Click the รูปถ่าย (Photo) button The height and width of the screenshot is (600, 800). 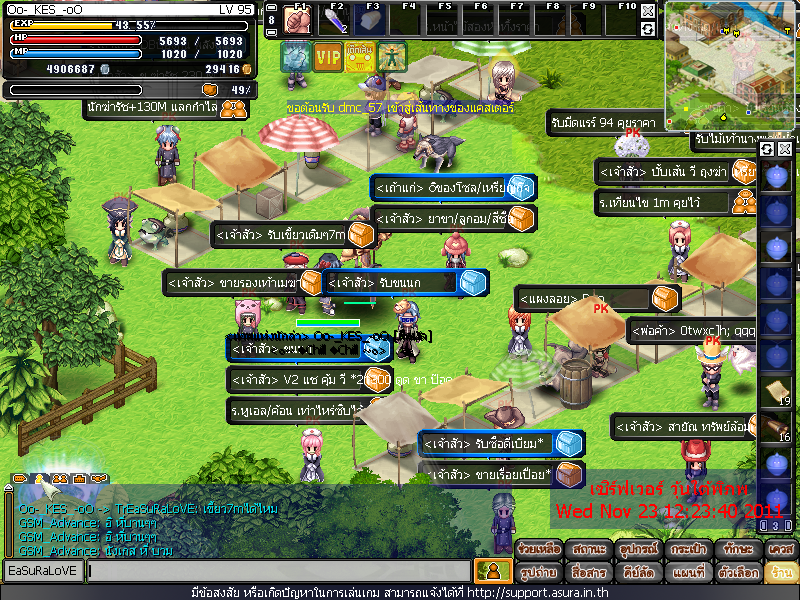coord(537,573)
